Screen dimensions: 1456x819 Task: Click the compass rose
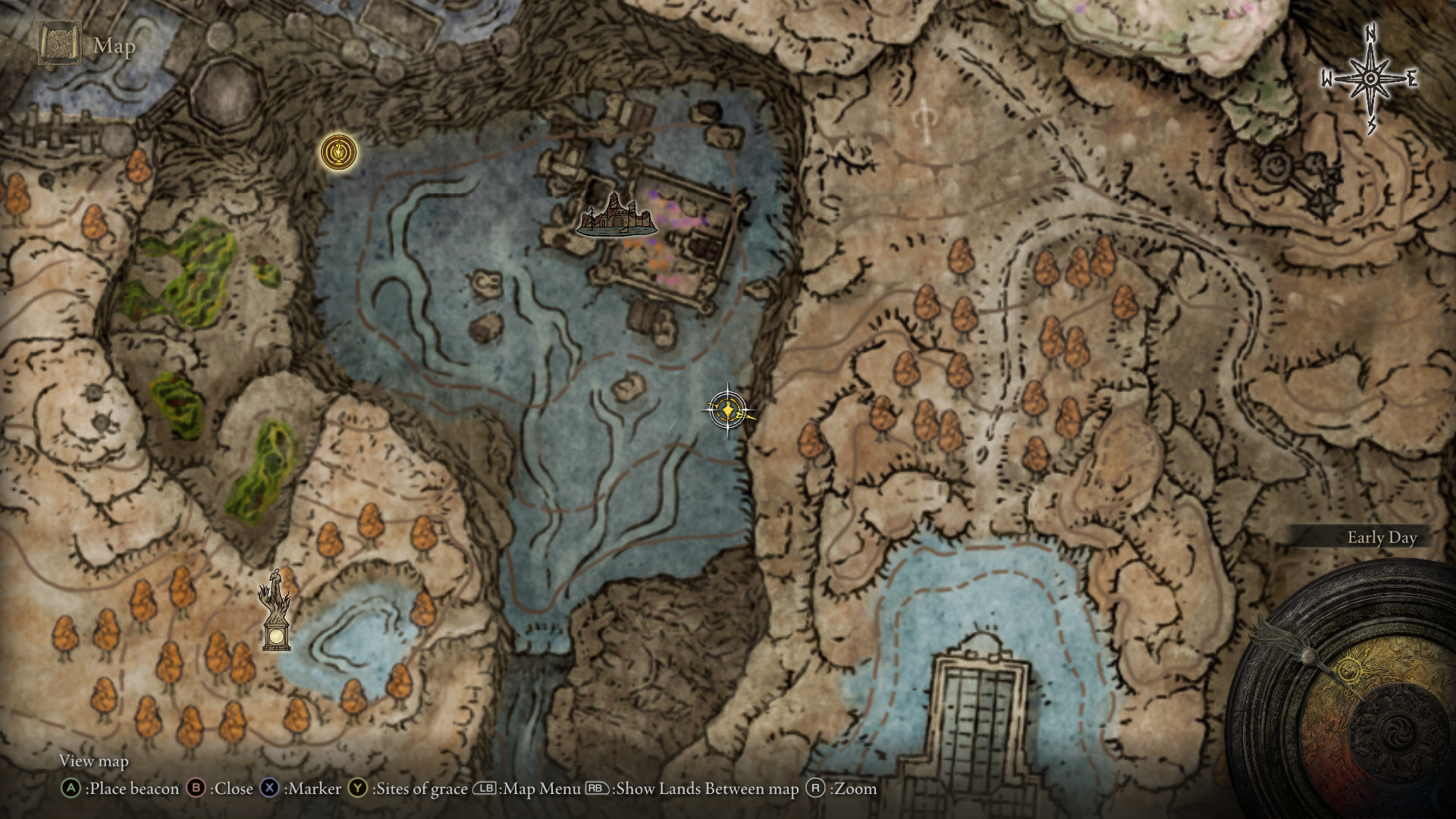[1370, 79]
